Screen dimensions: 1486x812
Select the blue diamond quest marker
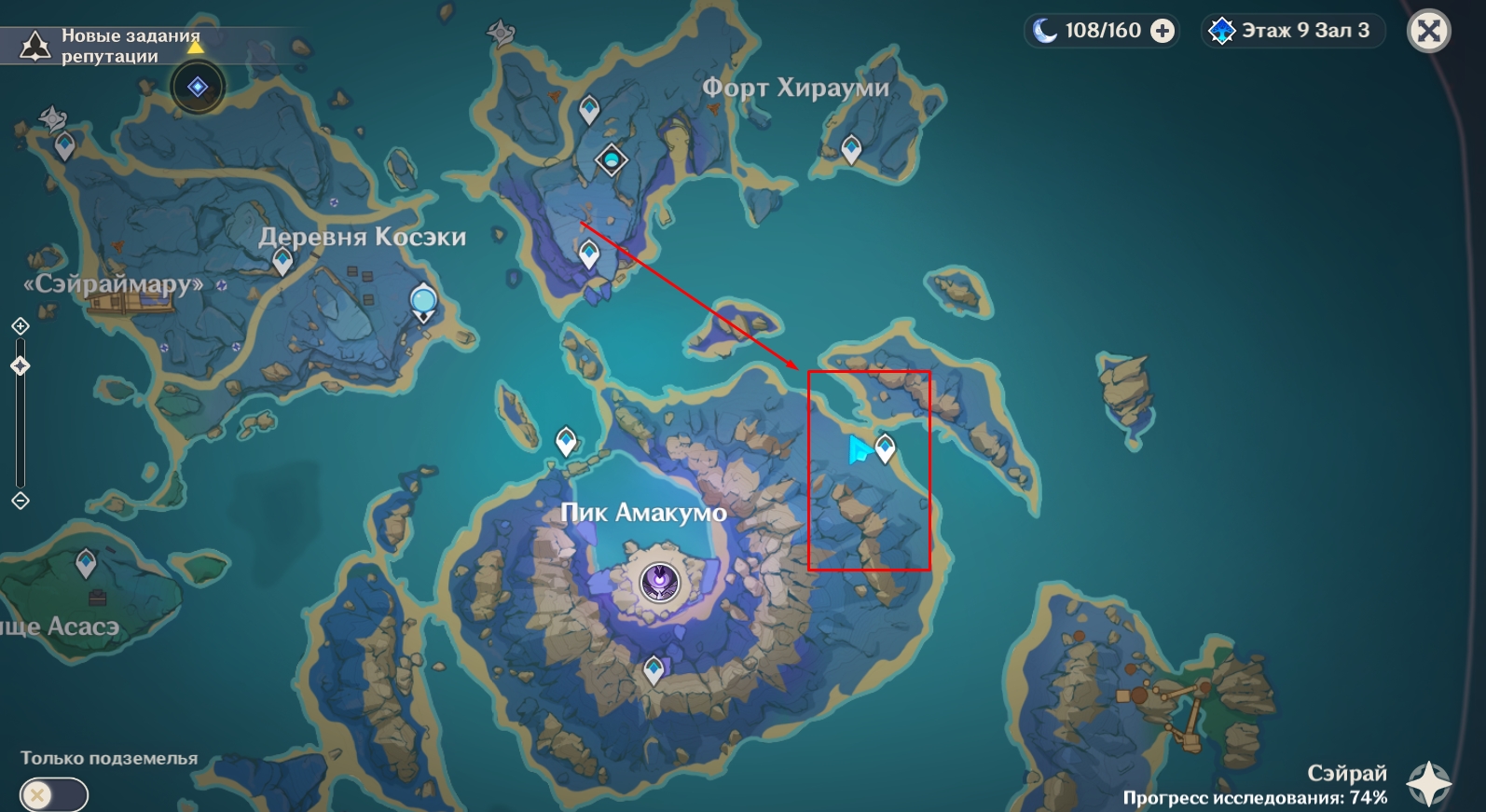198,87
